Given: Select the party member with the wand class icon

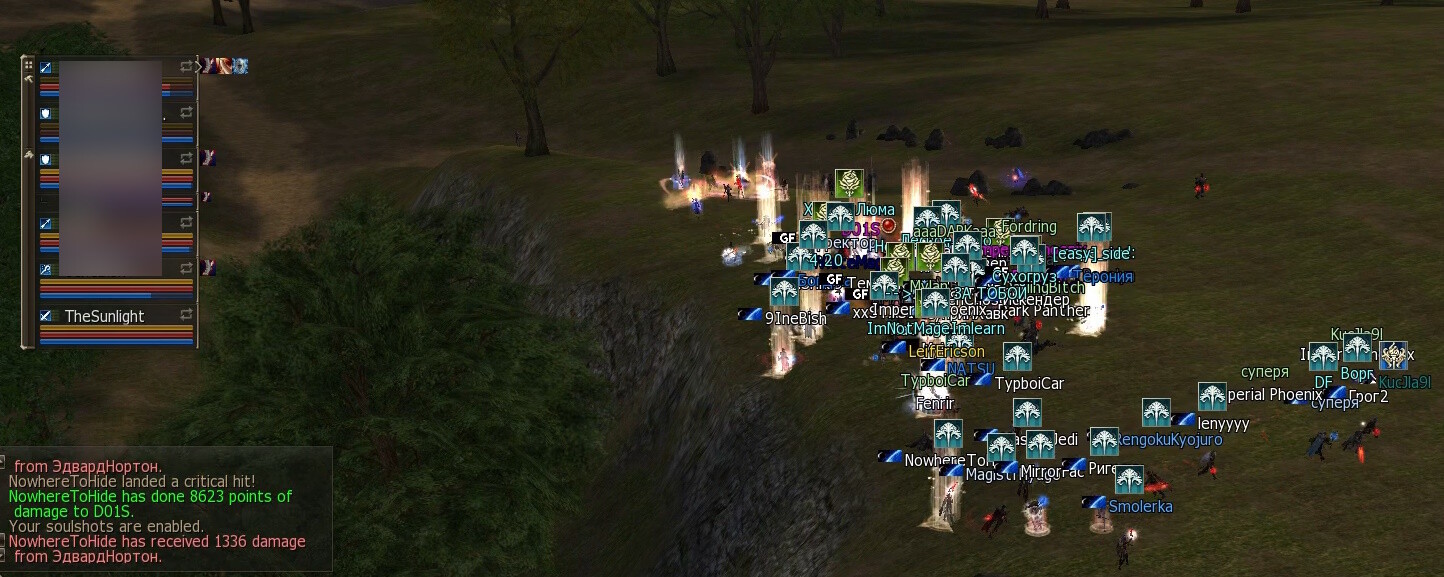Looking at the screenshot, I should [x=45, y=269].
